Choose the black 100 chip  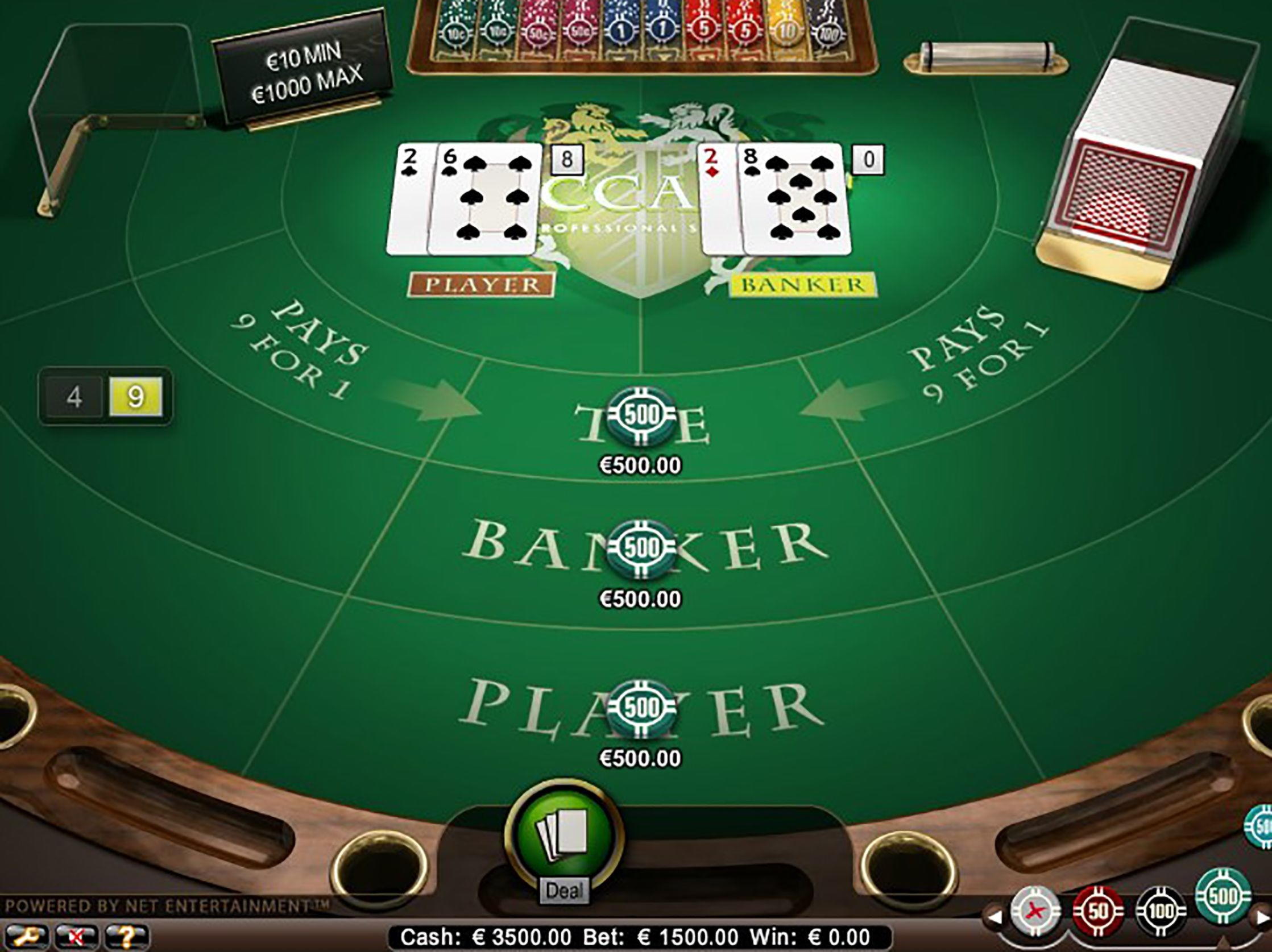1161,912
